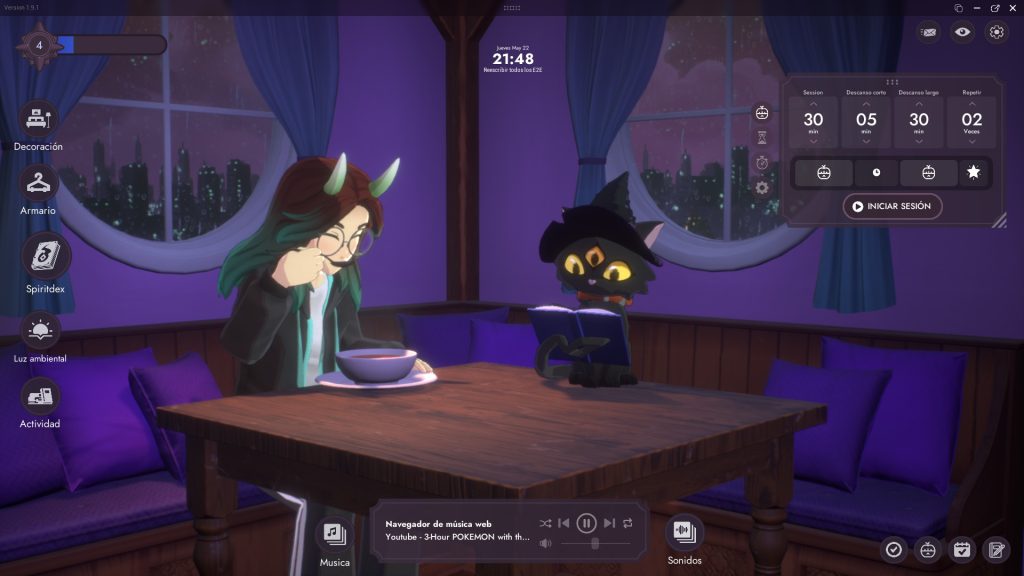Switch to the hourglass timer mode
This screenshot has height=576, width=1024.
(x=762, y=137)
